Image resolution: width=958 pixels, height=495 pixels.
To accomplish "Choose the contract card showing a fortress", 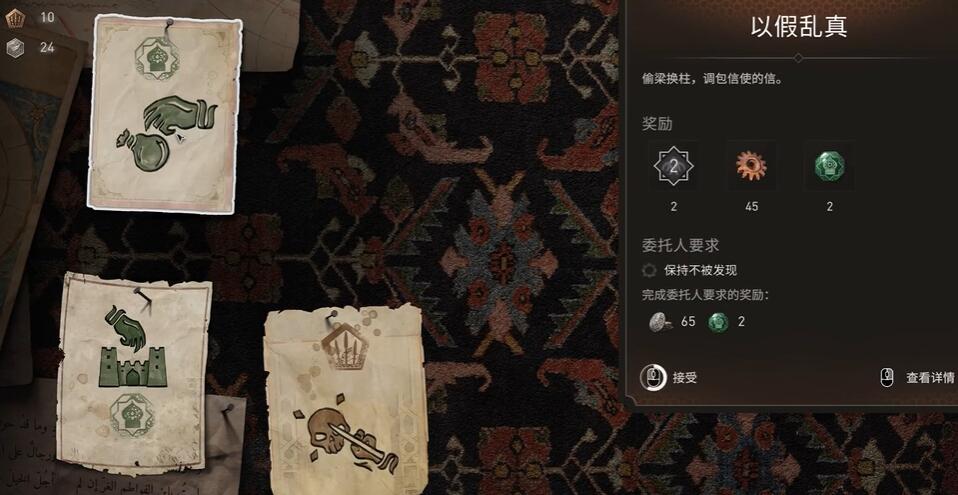I will [x=136, y=371].
